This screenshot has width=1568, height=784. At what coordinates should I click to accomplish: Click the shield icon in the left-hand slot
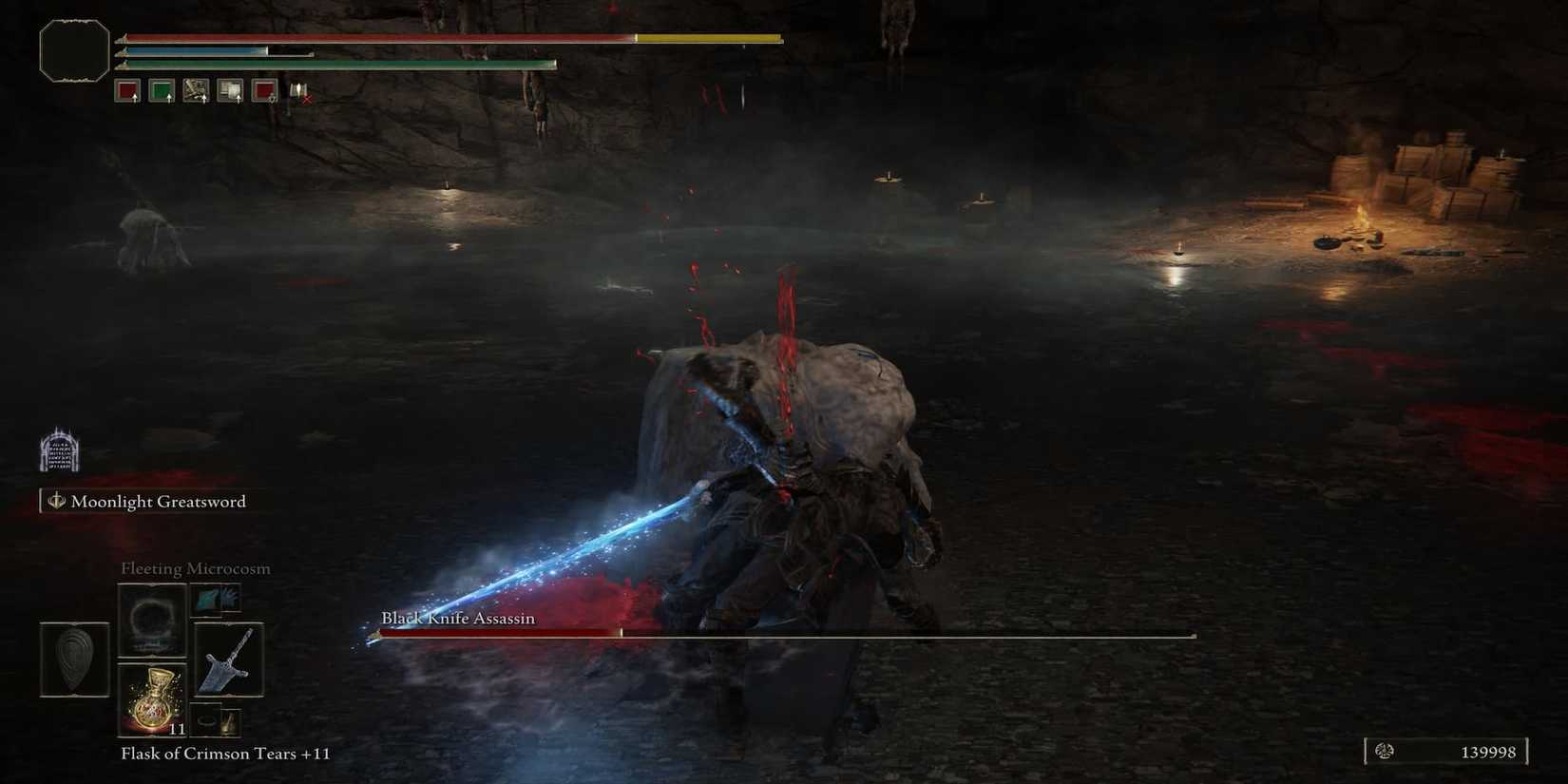74,659
